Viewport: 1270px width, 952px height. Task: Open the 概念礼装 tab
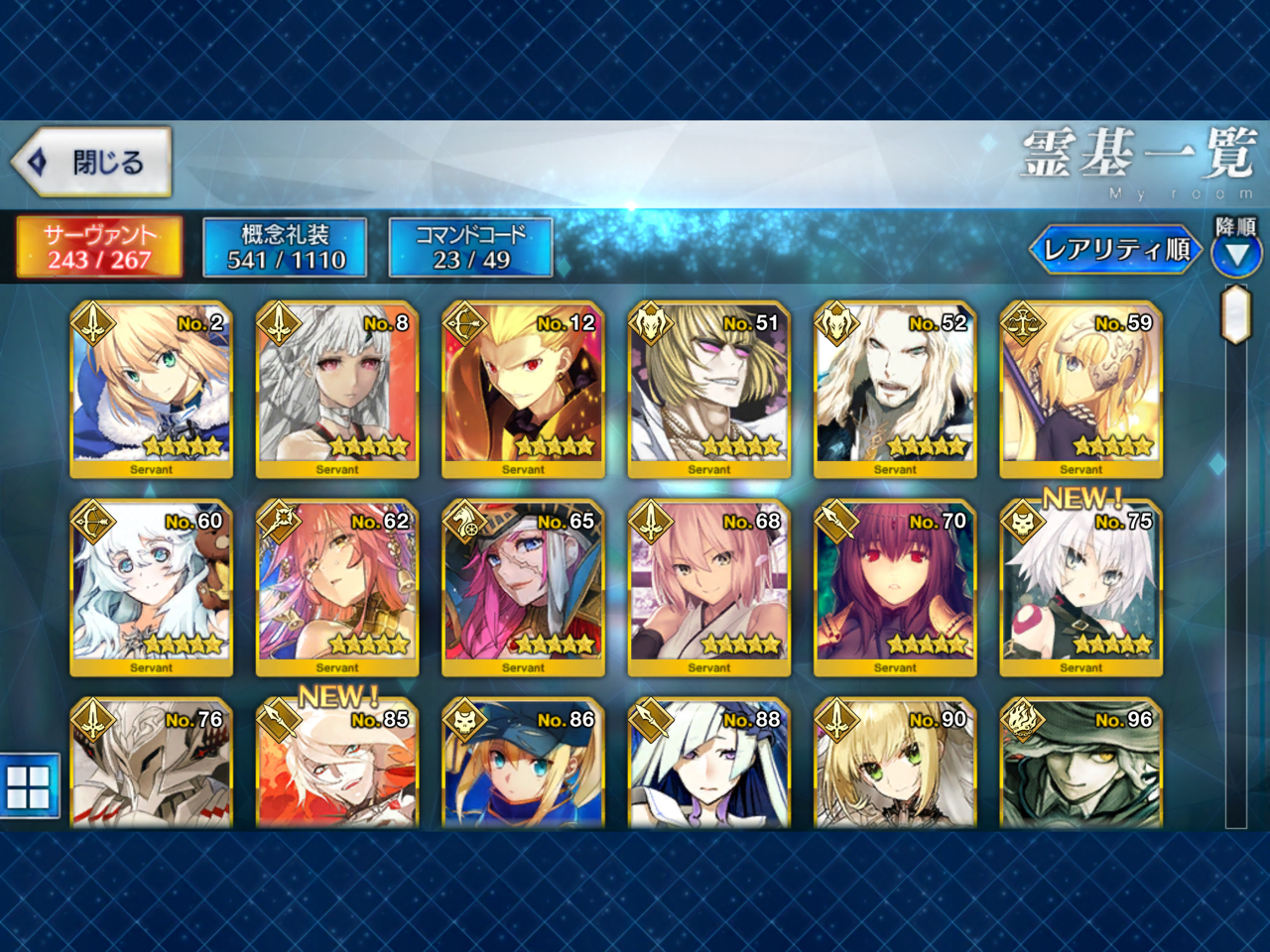pyautogui.click(x=286, y=247)
